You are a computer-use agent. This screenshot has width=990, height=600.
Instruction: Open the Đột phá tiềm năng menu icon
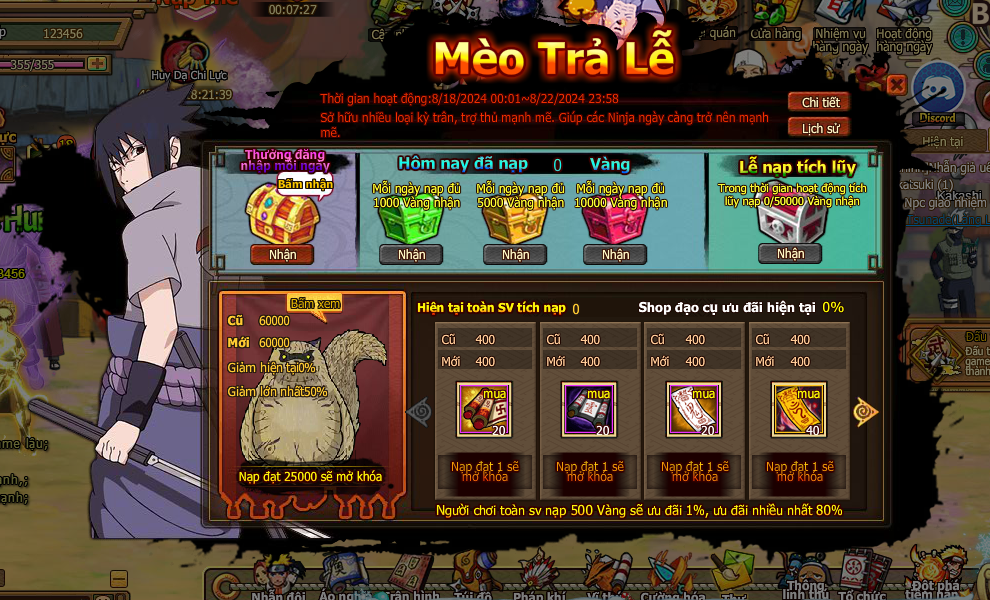(937, 572)
